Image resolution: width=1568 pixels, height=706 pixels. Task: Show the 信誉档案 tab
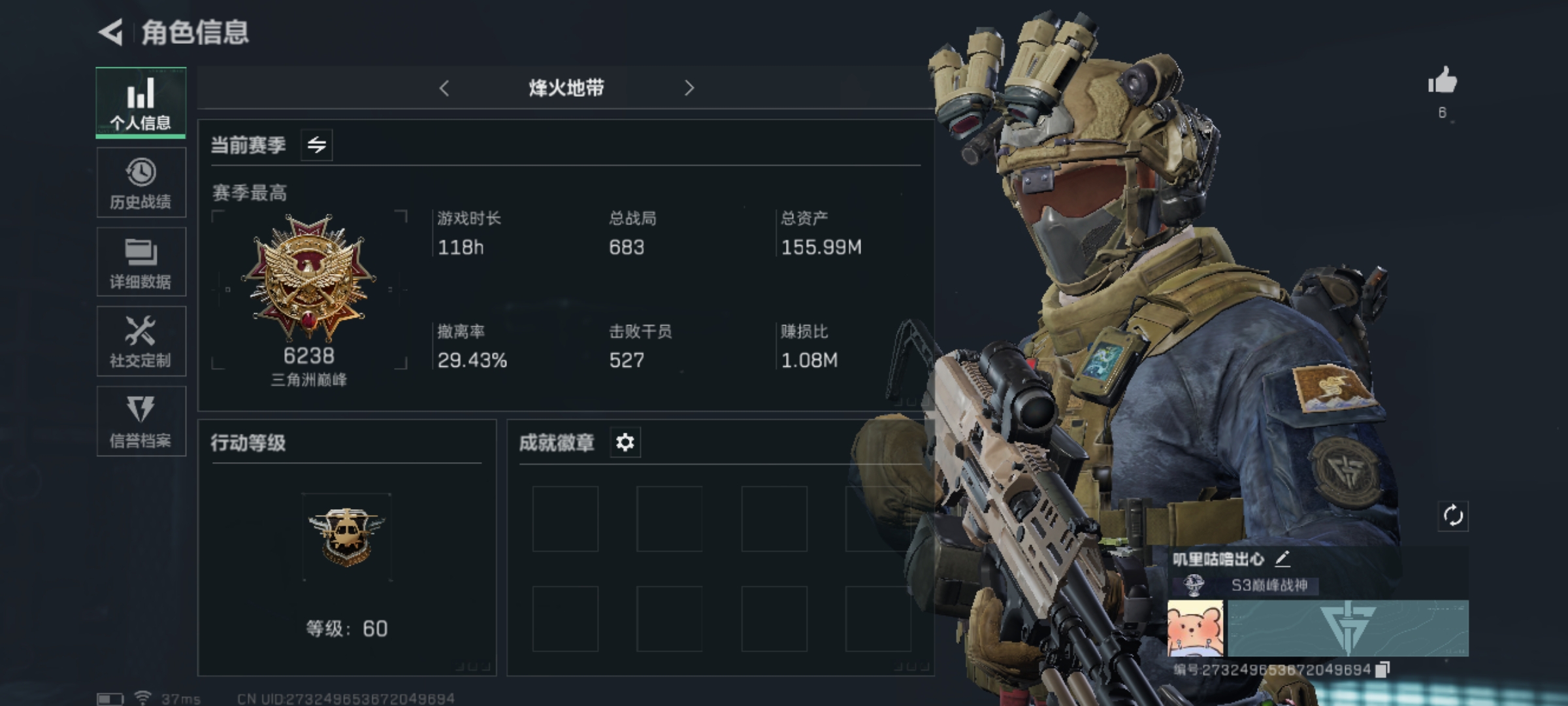click(x=141, y=422)
